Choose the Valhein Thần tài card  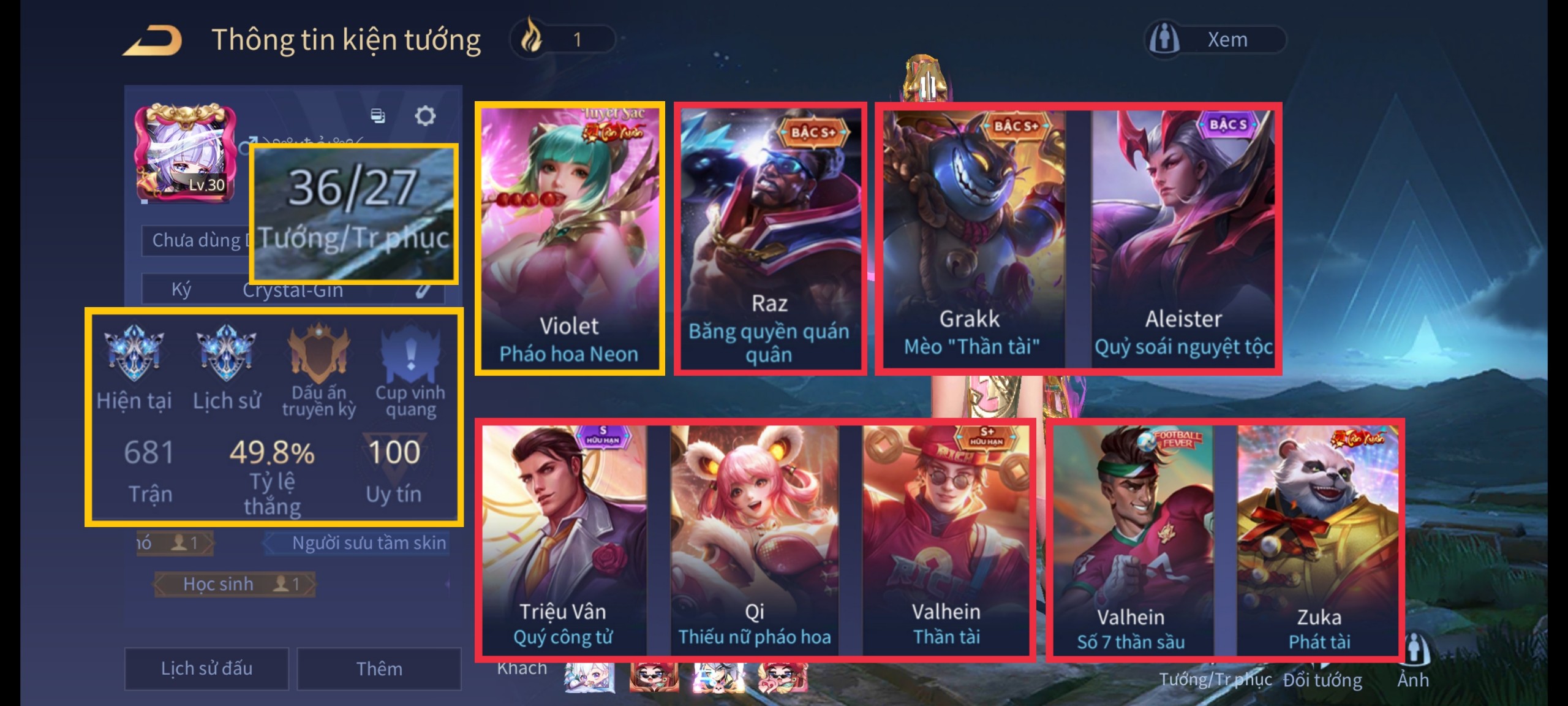pos(946,539)
